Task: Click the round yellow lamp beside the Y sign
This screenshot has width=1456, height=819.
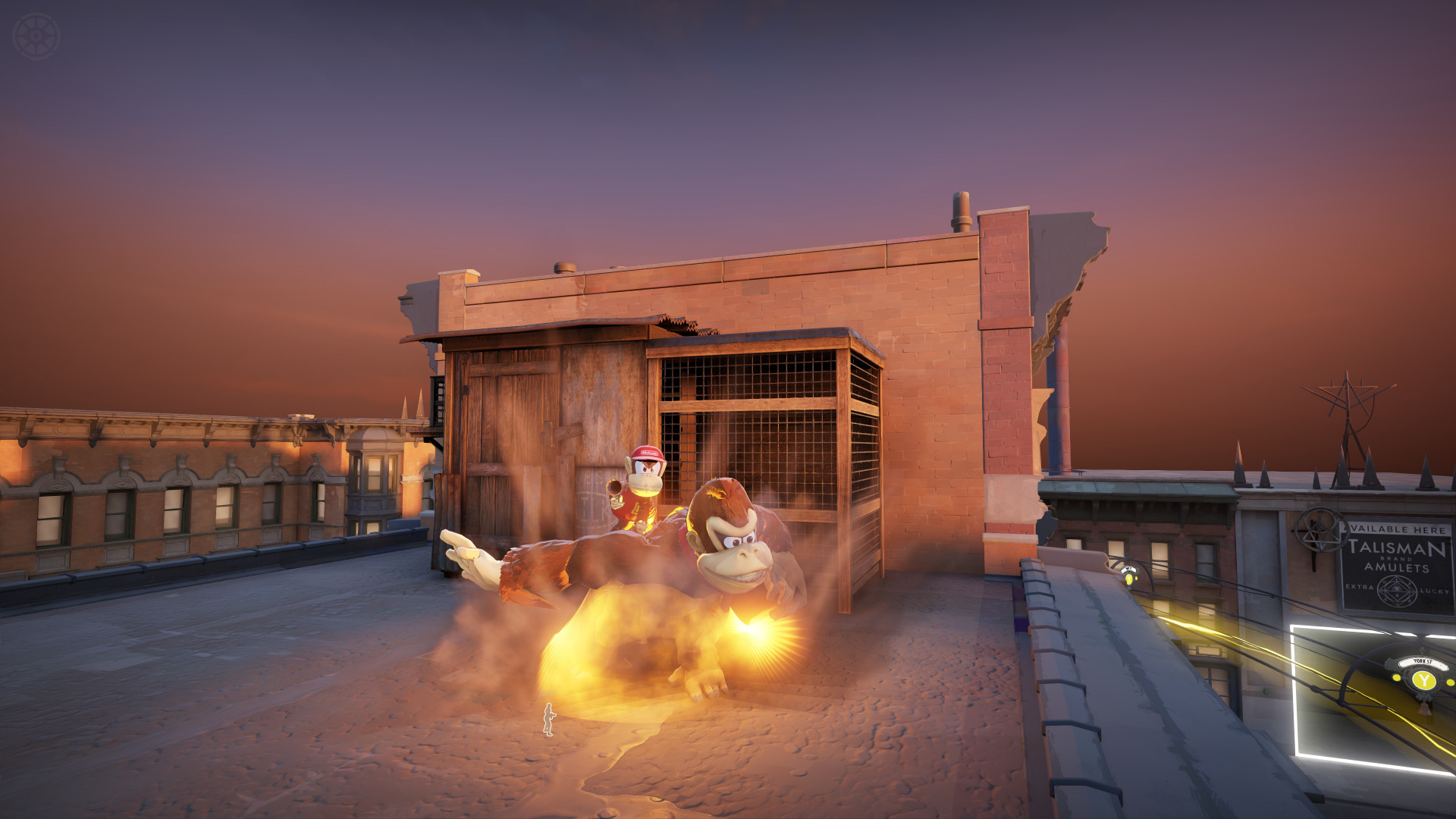Action: pos(1396,678)
